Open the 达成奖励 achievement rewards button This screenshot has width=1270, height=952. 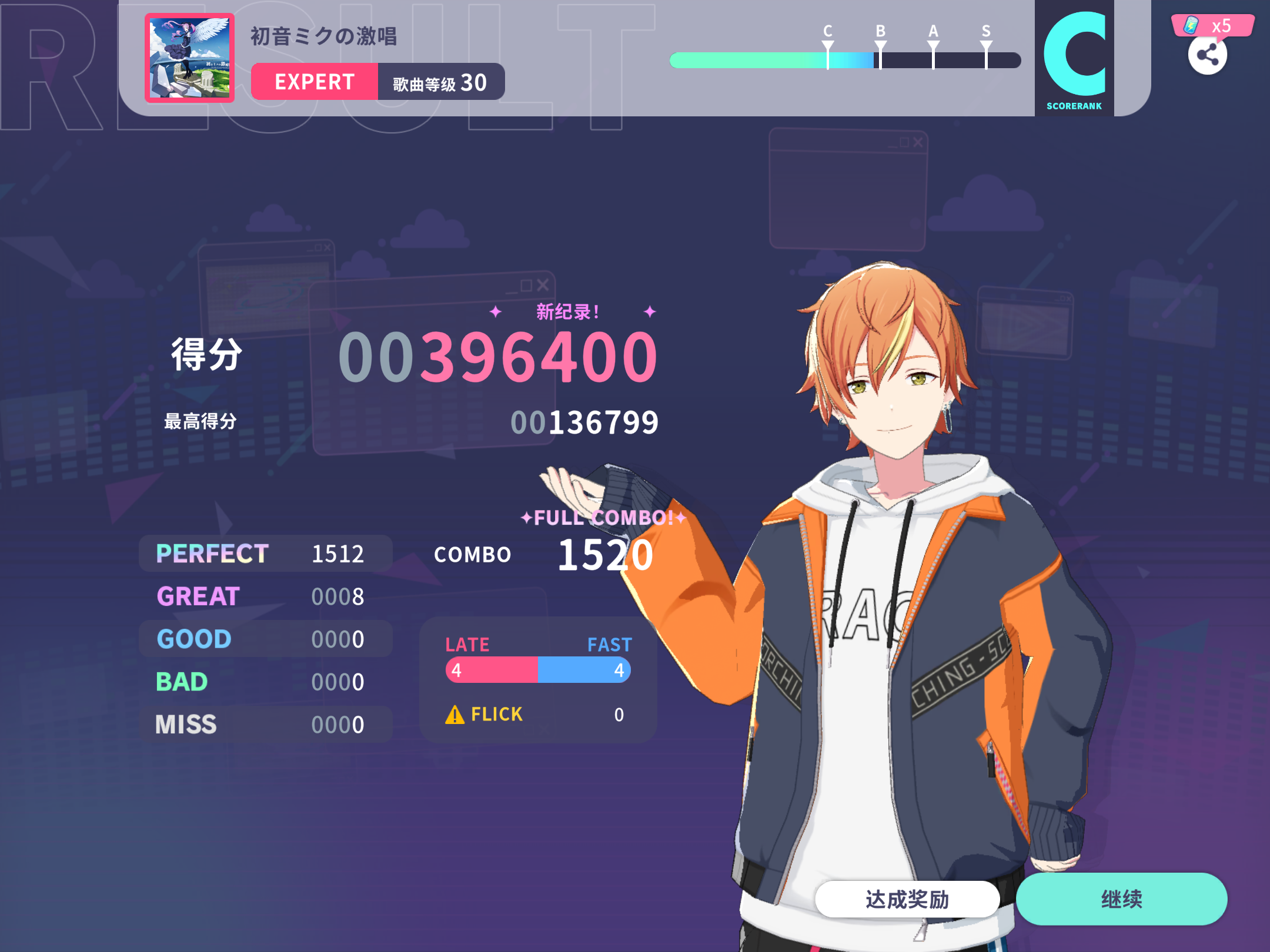[908, 898]
